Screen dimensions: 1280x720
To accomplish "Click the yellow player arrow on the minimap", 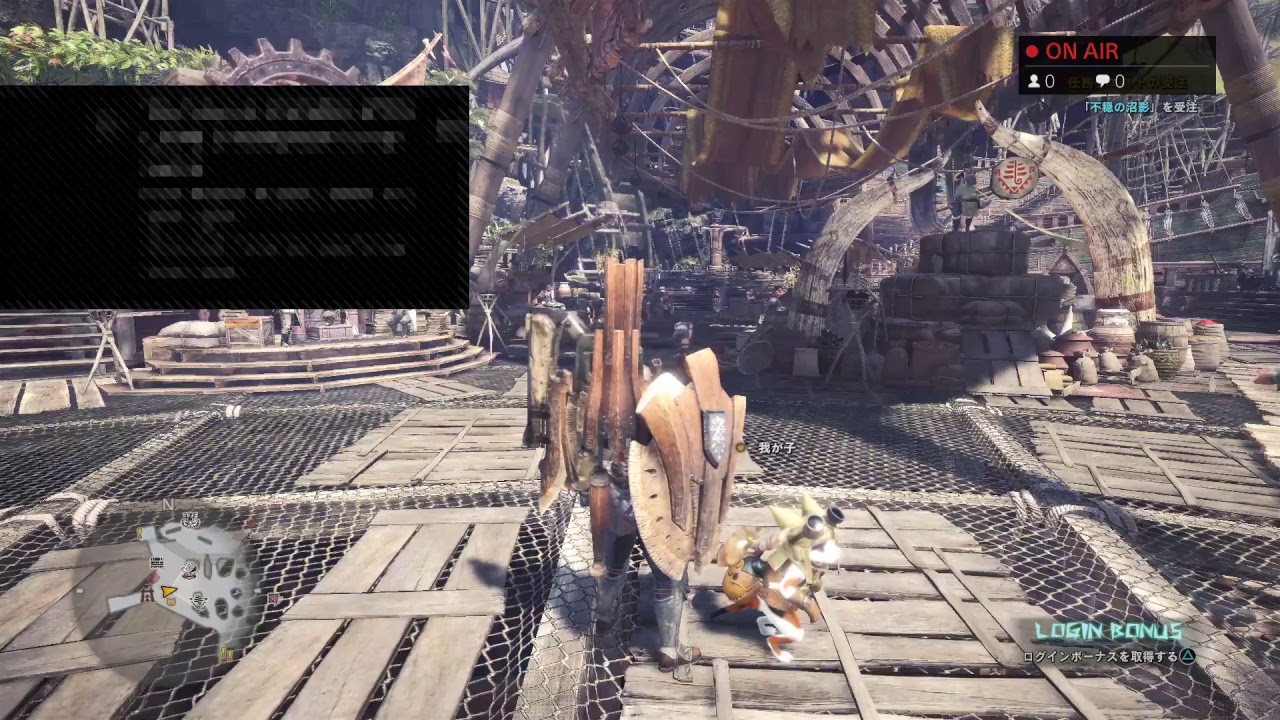I will point(168,592).
